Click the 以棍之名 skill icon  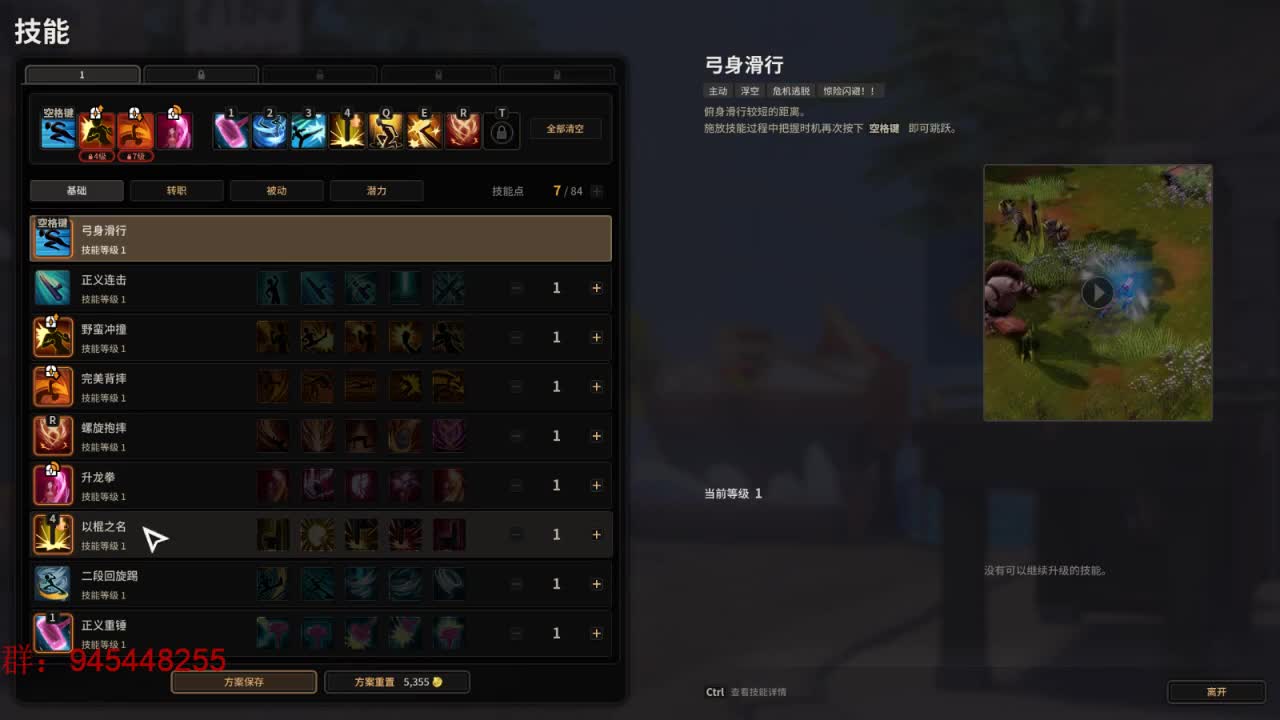(x=53, y=534)
